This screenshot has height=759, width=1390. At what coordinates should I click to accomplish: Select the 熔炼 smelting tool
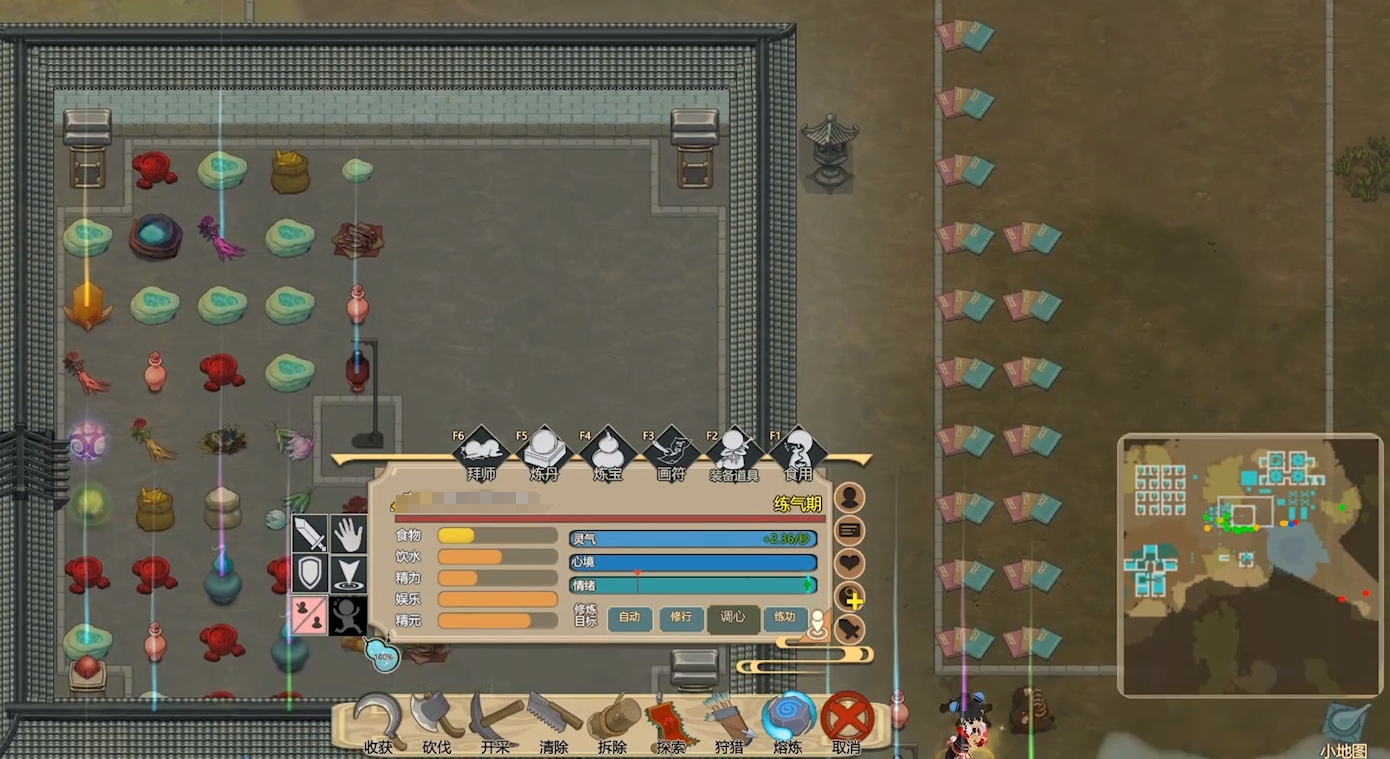pyautogui.click(x=788, y=720)
